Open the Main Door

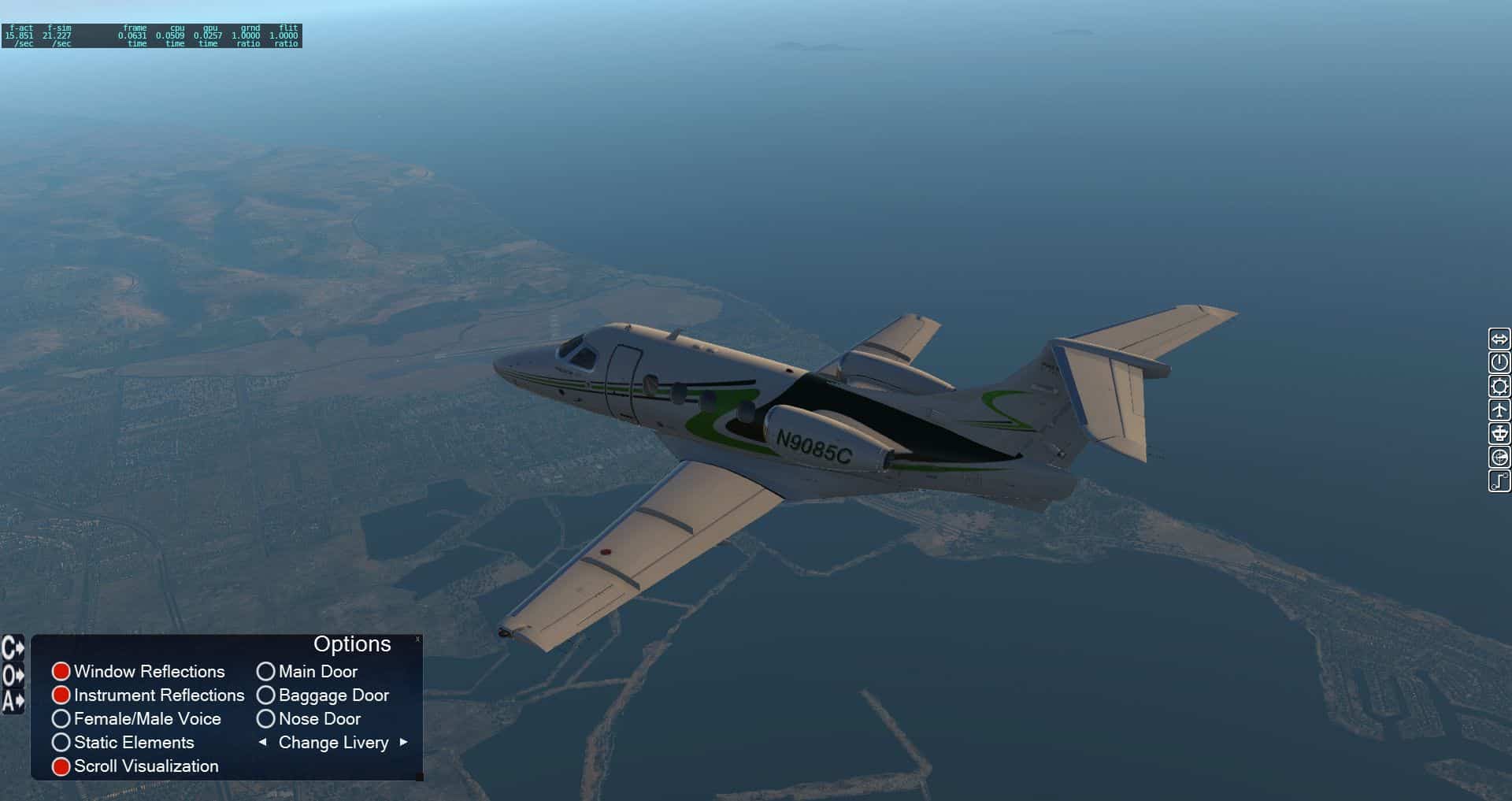click(266, 671)
